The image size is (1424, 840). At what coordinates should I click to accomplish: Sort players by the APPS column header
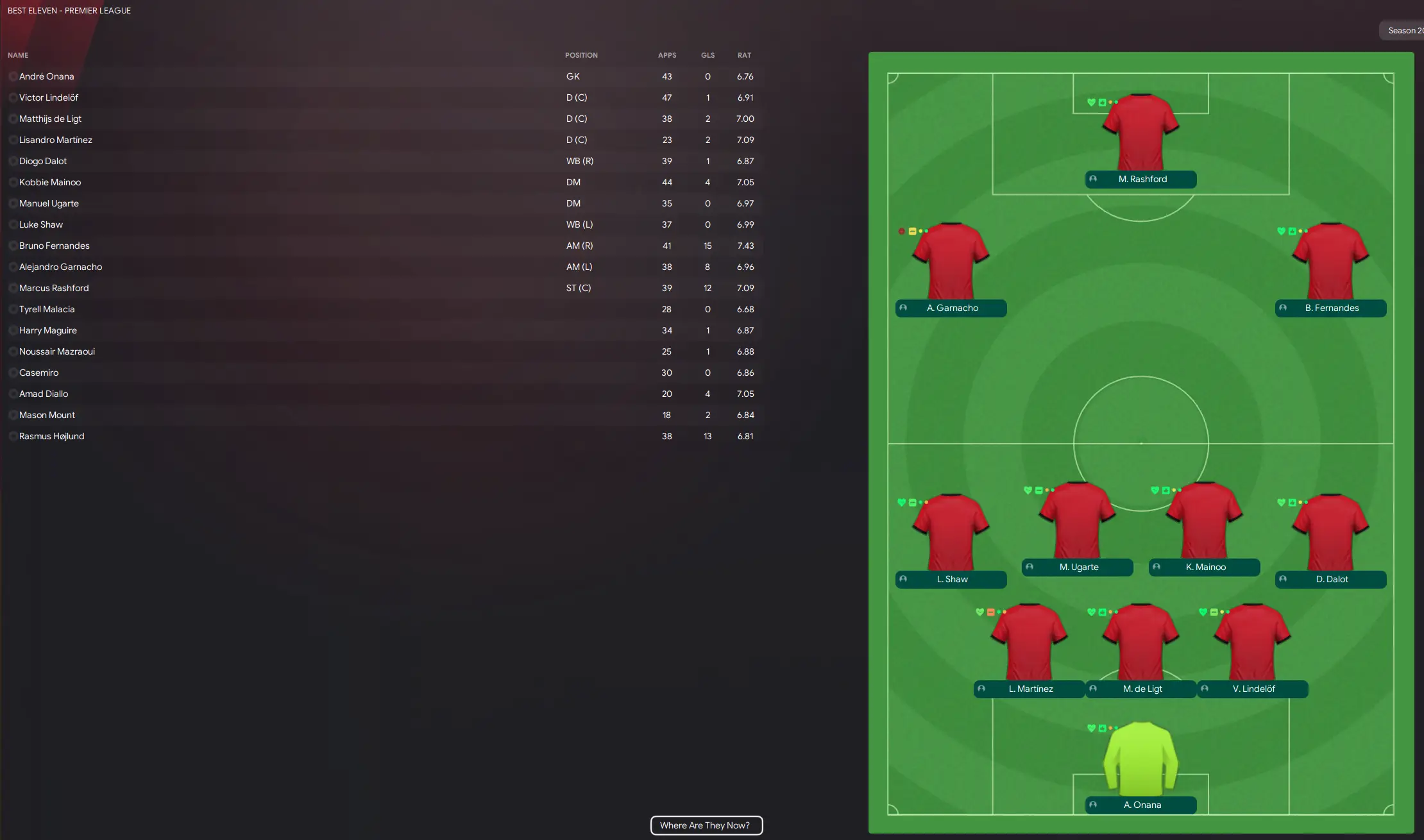click(x=667, y=55)
